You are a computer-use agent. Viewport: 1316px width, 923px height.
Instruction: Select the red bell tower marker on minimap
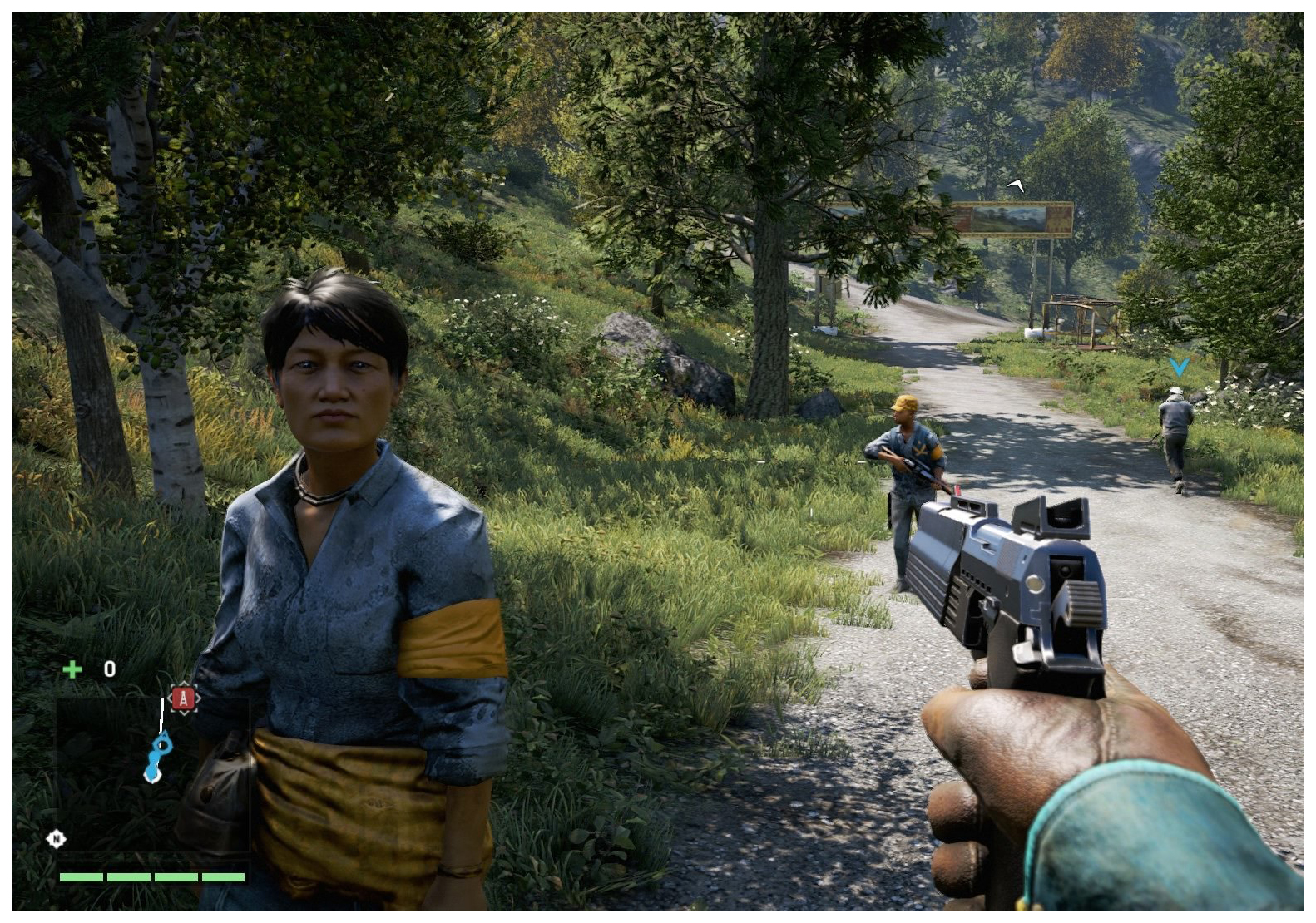click(x=184, y=698)
